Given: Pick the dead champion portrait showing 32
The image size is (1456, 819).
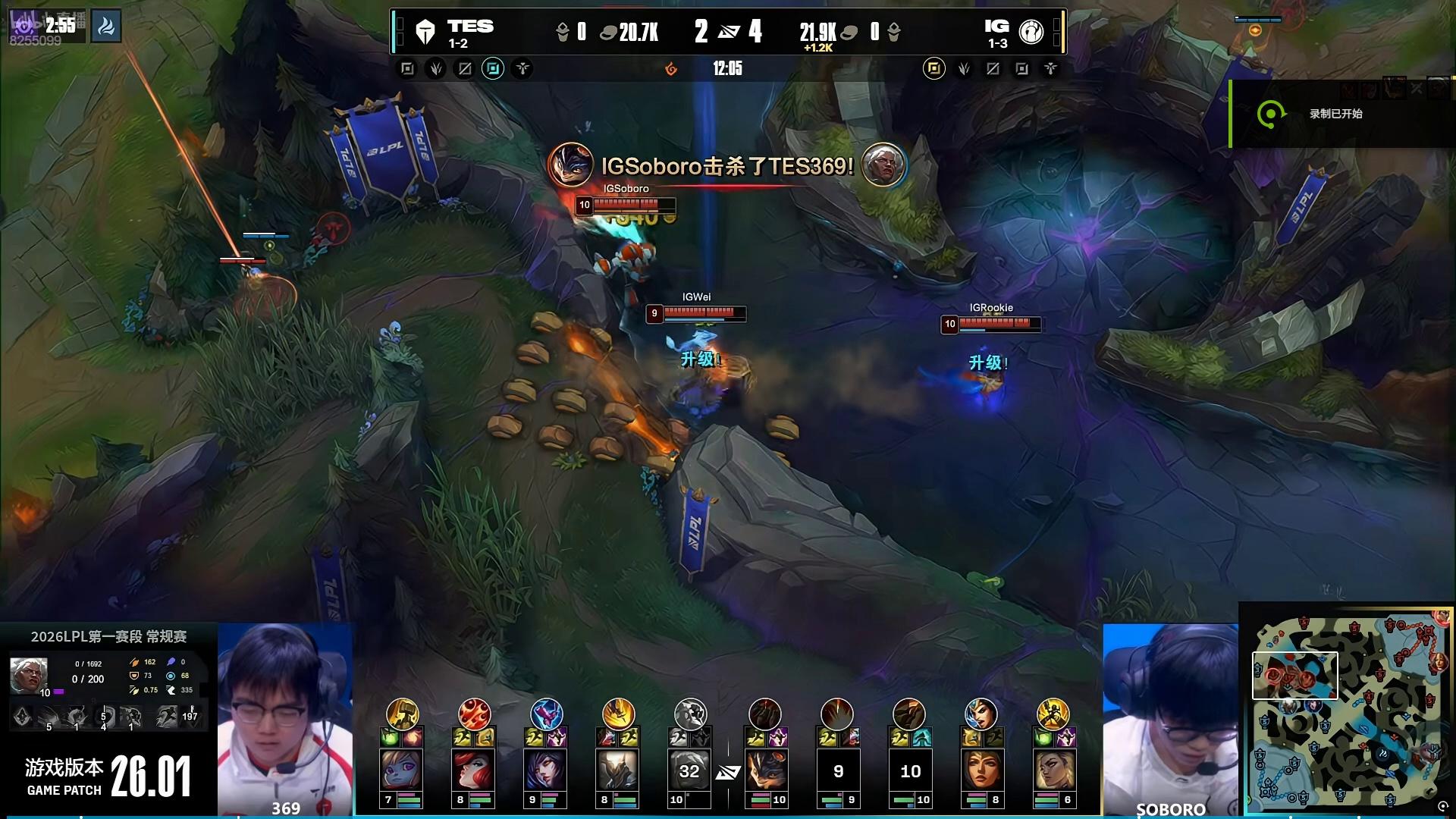Looking at the screenshot, I should click(x=689, y=770).
